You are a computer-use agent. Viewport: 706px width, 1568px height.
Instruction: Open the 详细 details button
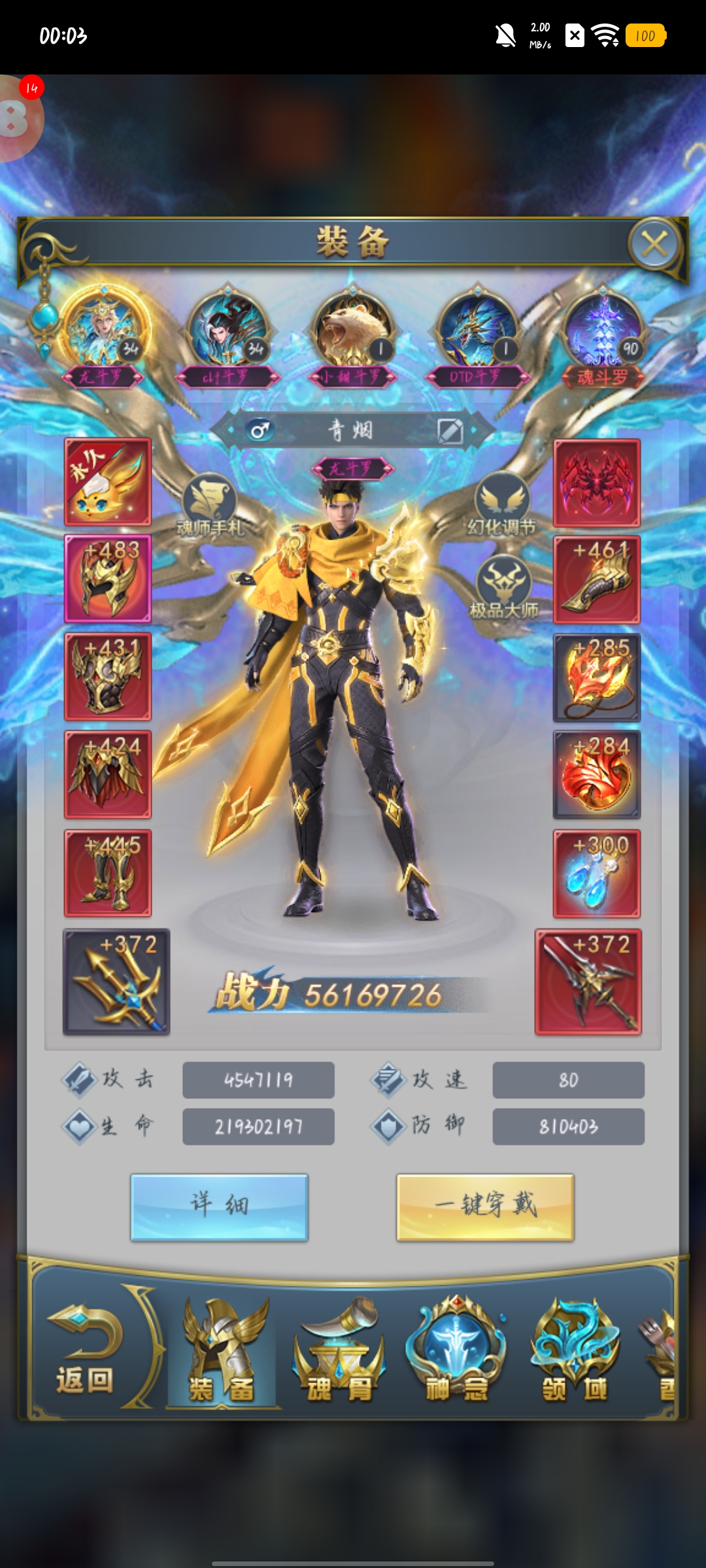tap(219, 1206)
